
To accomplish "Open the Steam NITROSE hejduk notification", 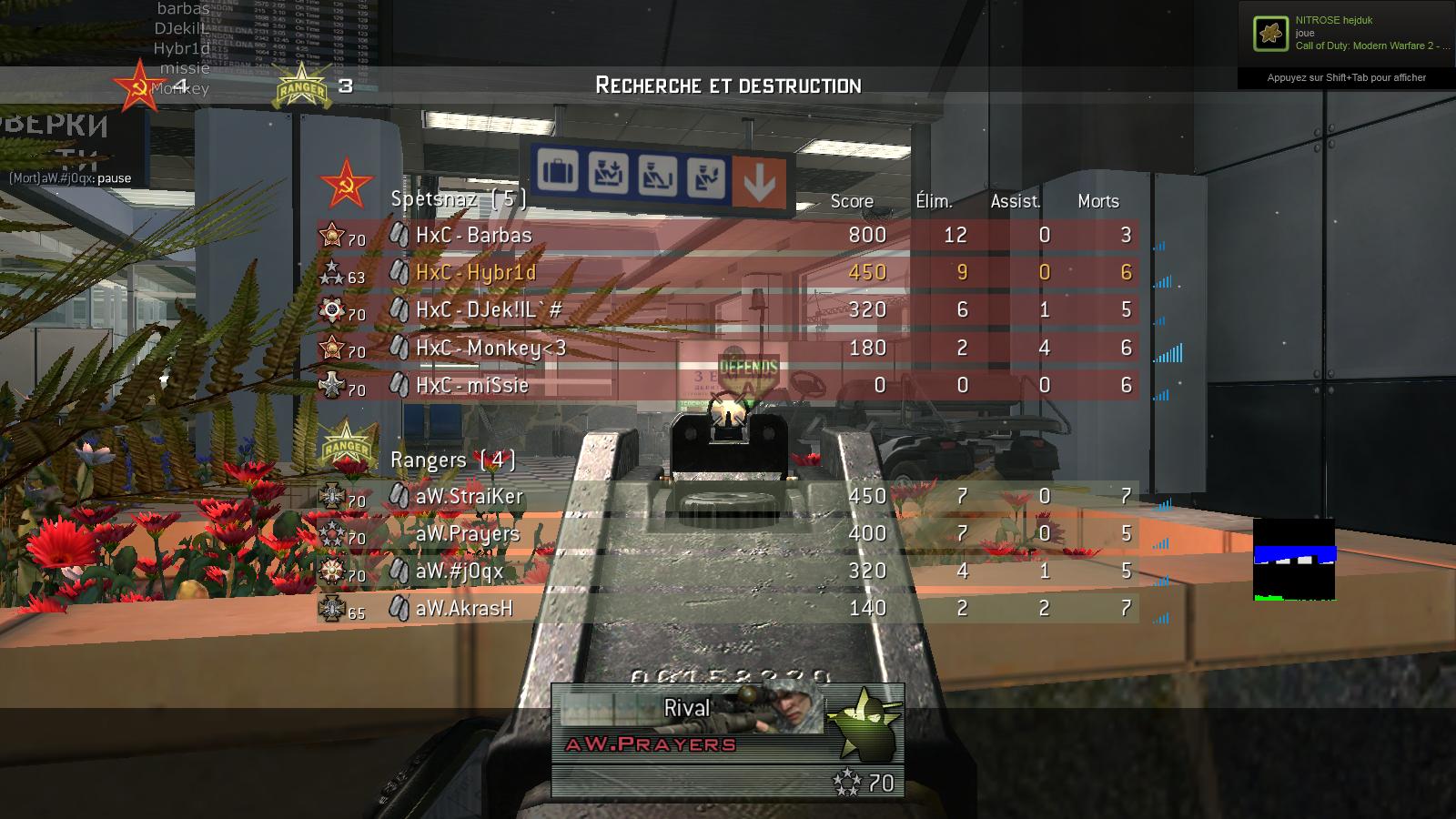I will [x=1346, y=35].
